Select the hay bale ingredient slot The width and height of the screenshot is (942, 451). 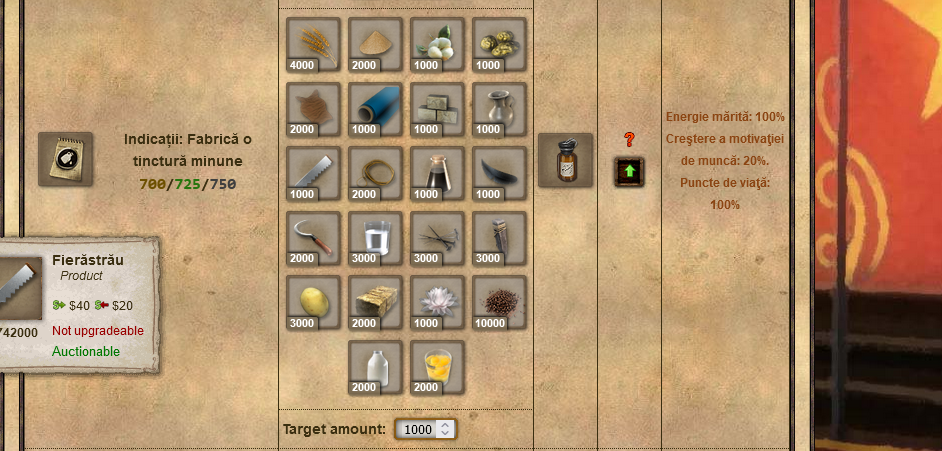point(375,302)
